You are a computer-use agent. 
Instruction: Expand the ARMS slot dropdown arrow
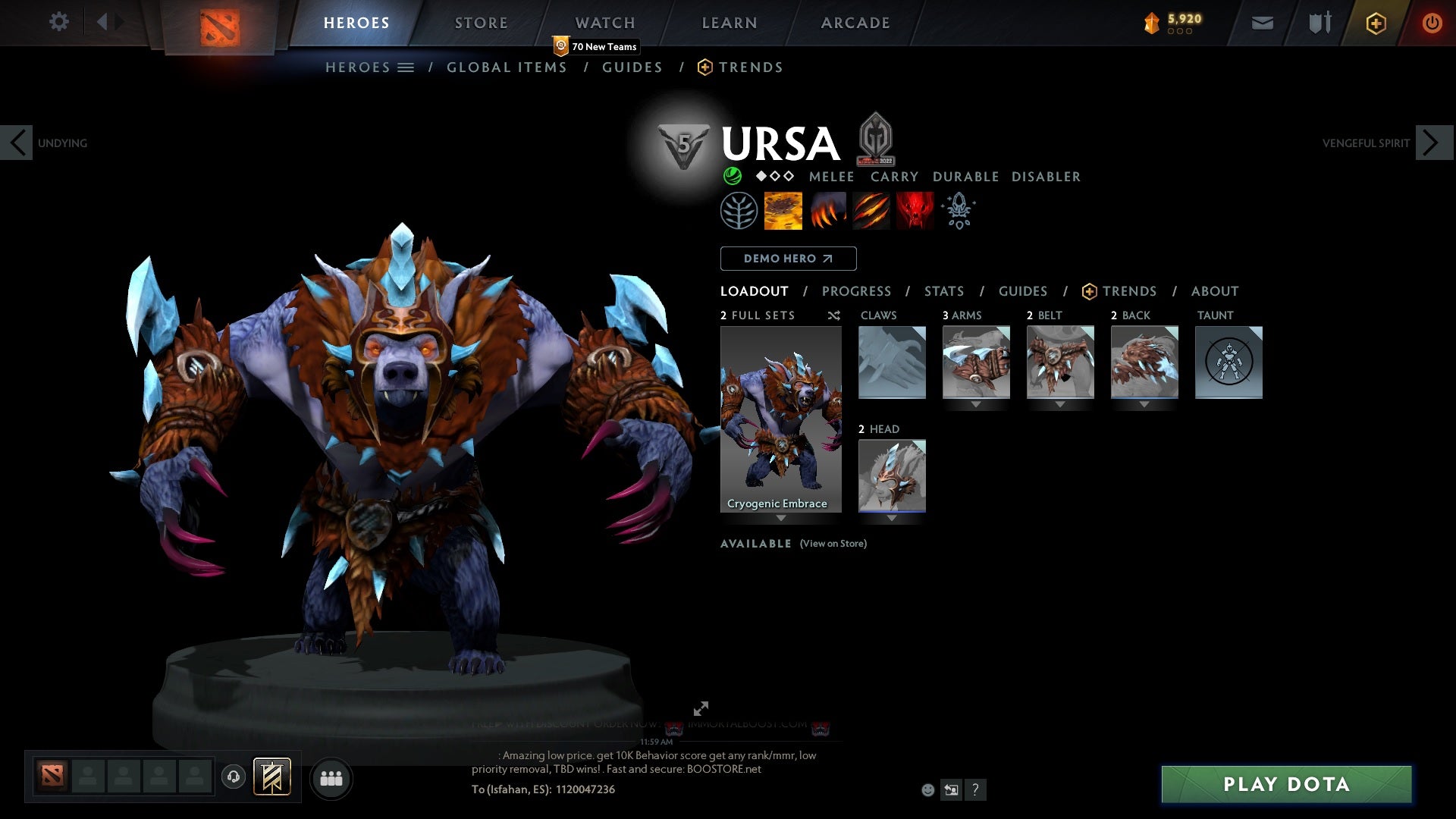pos(976,404)
